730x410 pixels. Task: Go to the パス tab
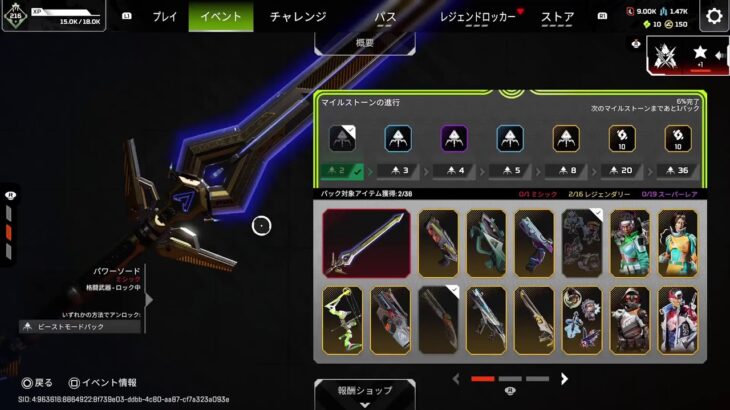coord(385,16)
